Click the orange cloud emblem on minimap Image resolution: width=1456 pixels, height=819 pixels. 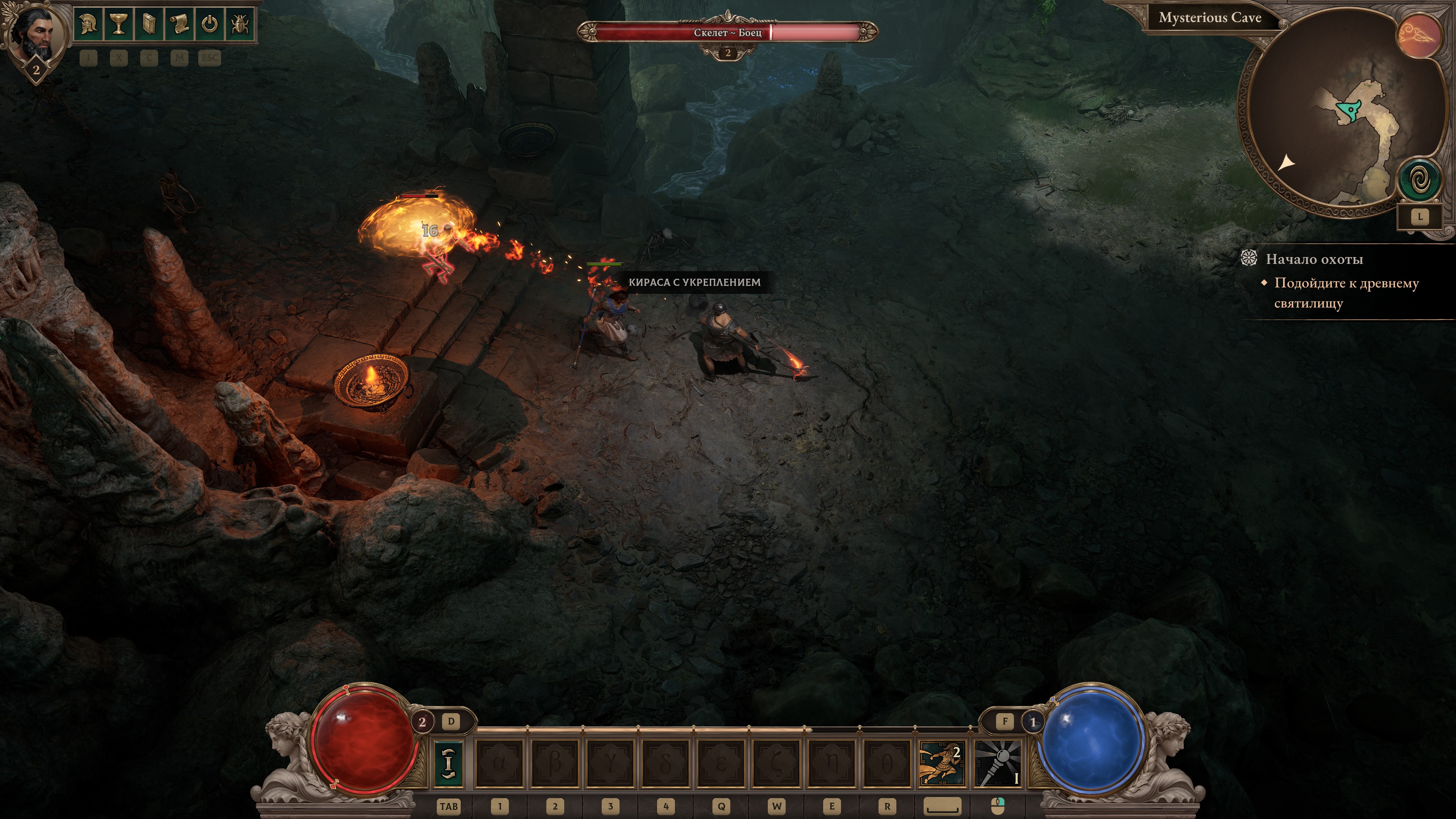pyautogui.click(x=1419, y=35)
